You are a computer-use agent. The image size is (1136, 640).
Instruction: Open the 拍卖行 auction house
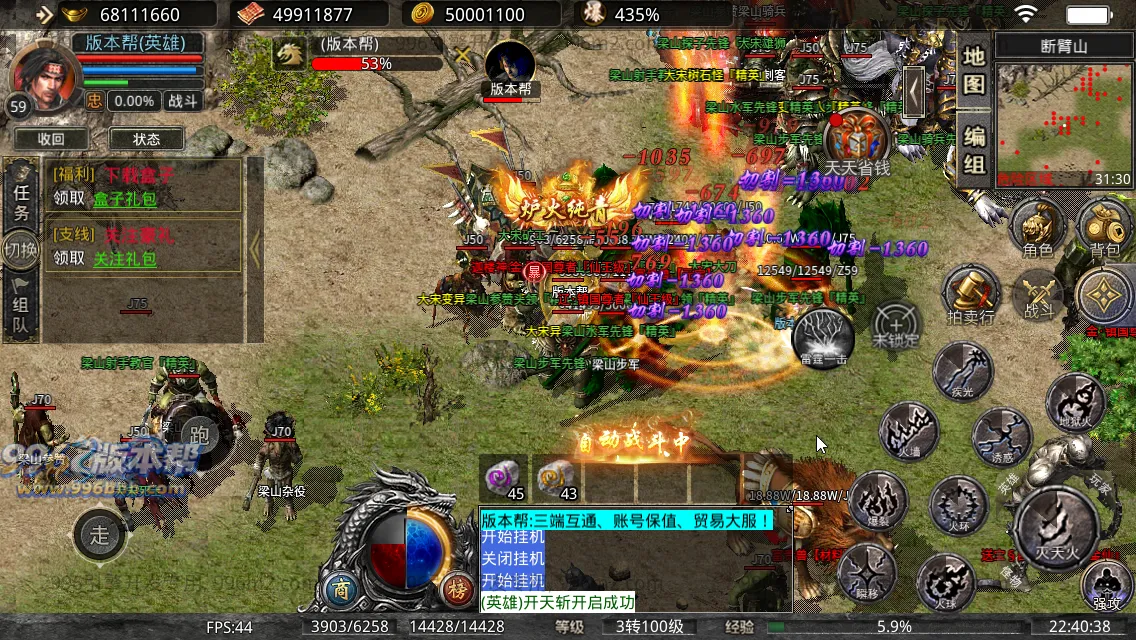pos(971,294)
